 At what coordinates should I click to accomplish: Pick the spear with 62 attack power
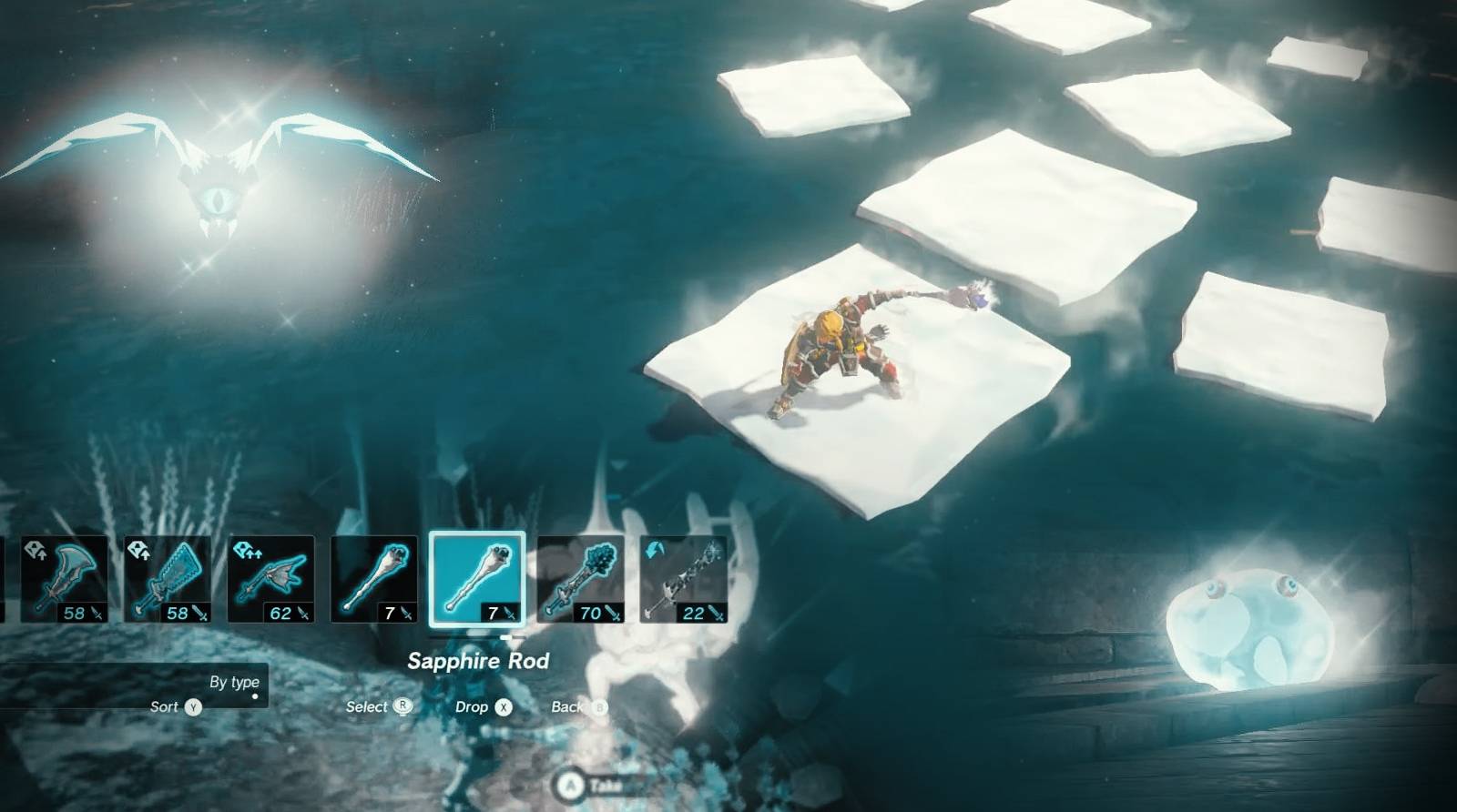click(x=271, y=579)
